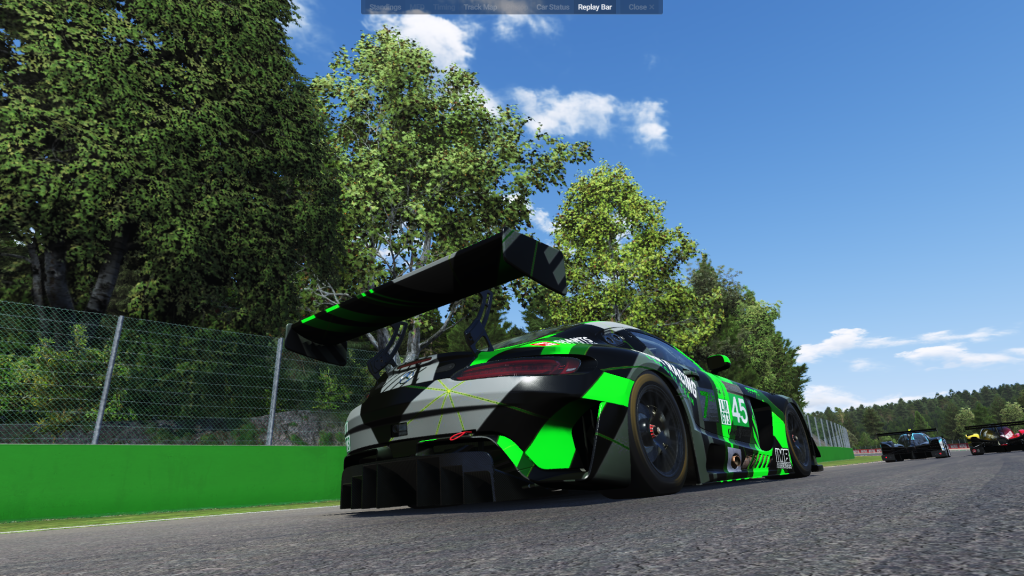Toggle the Replay Bar
This screenshot has height=576, width=1024.
coord(595,7)
